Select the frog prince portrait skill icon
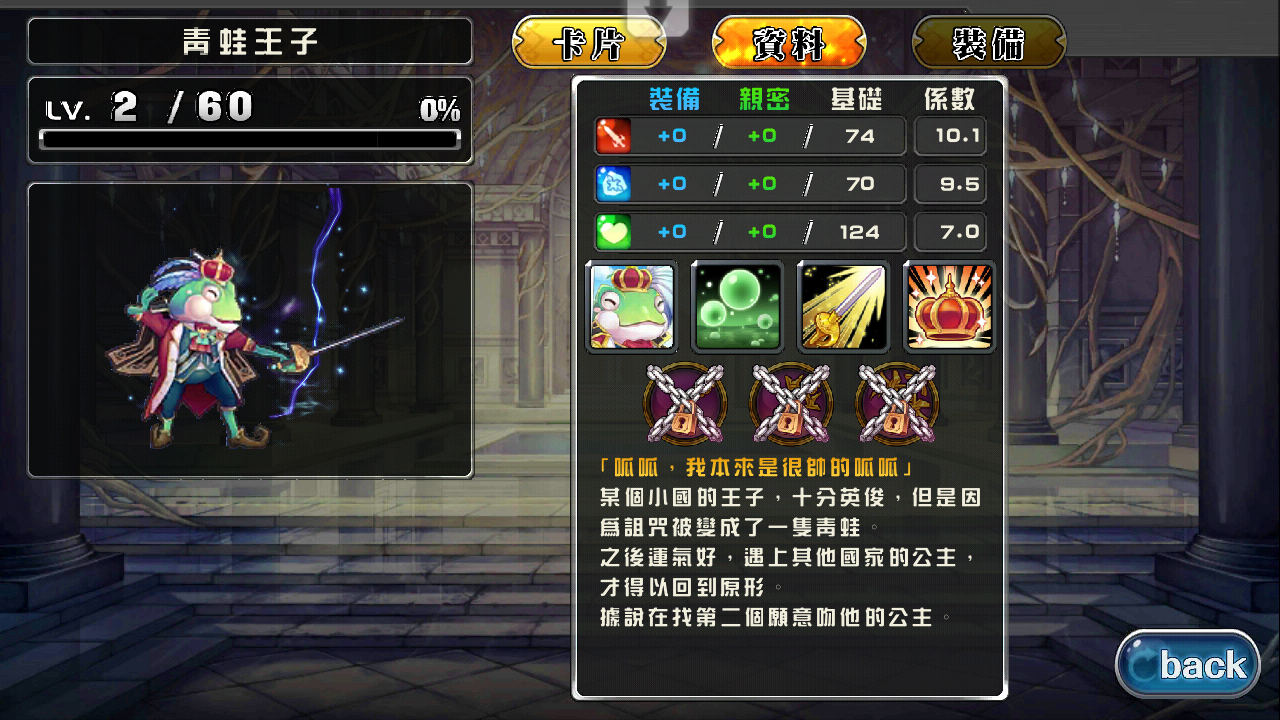Image resolution: width=1280 pixels, height=720 pixels. 631,307
